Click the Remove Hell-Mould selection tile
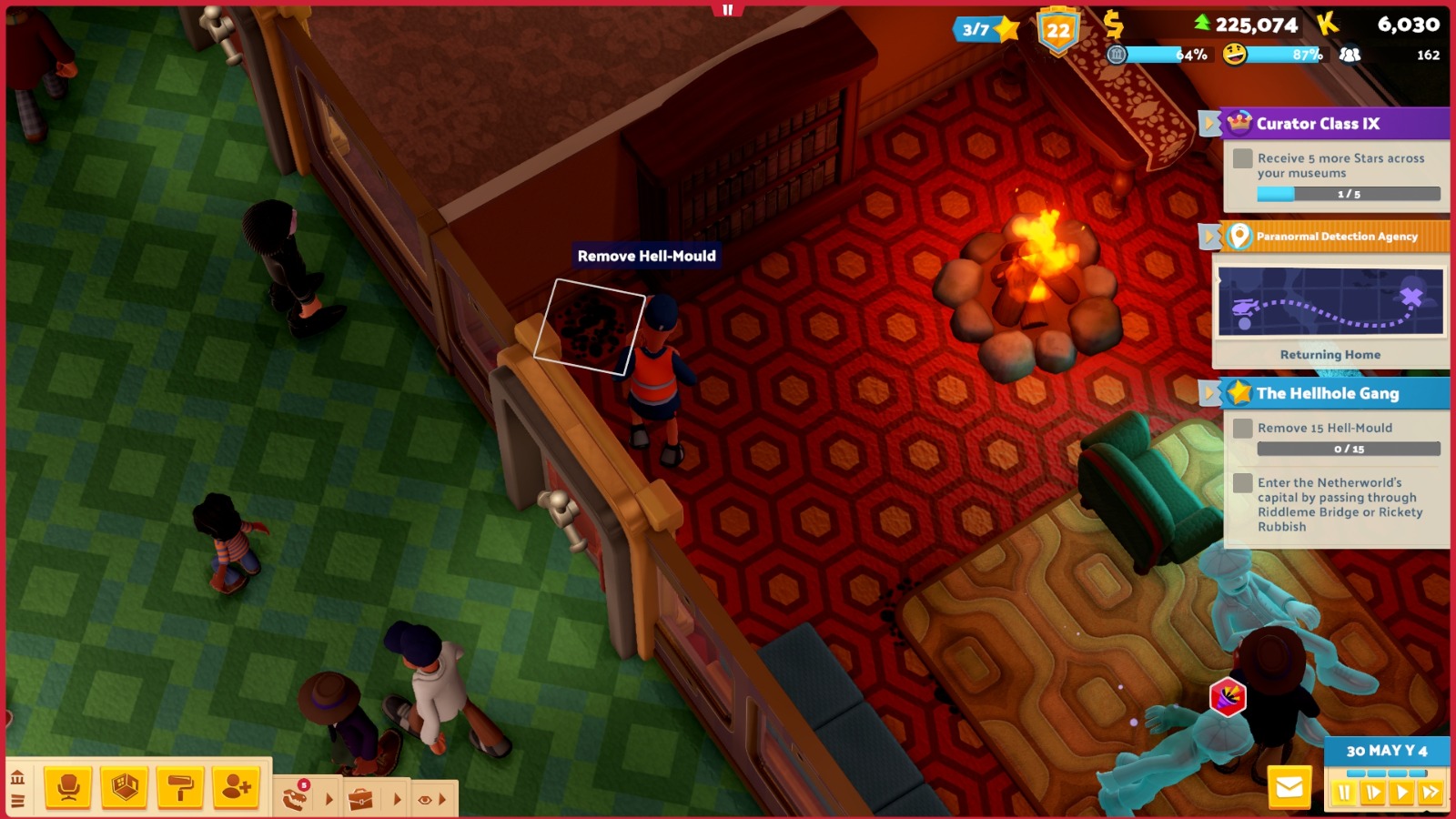 point(590,326)
